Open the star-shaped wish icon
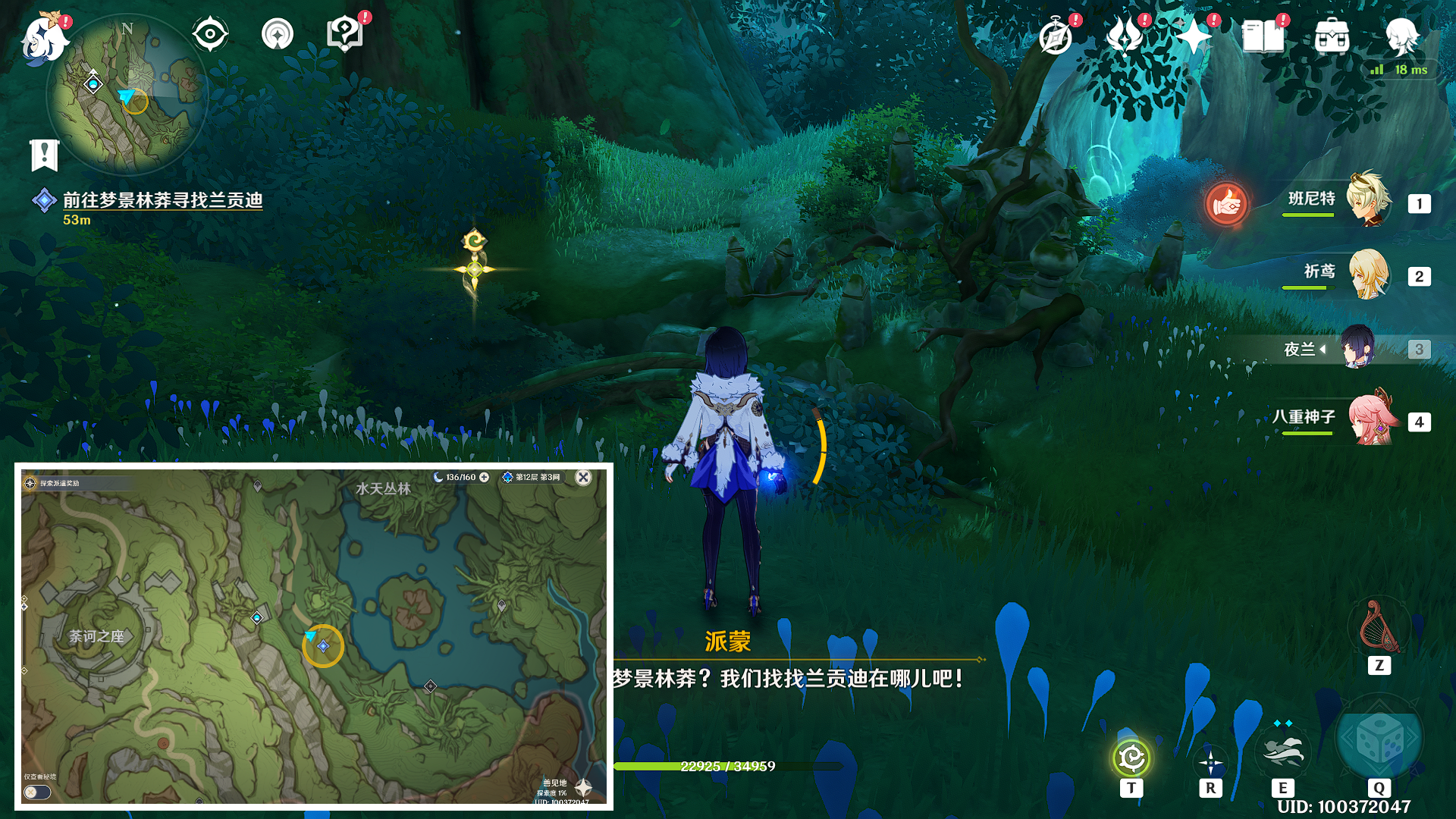1456x819 pixels. [x=1194, y=36]
